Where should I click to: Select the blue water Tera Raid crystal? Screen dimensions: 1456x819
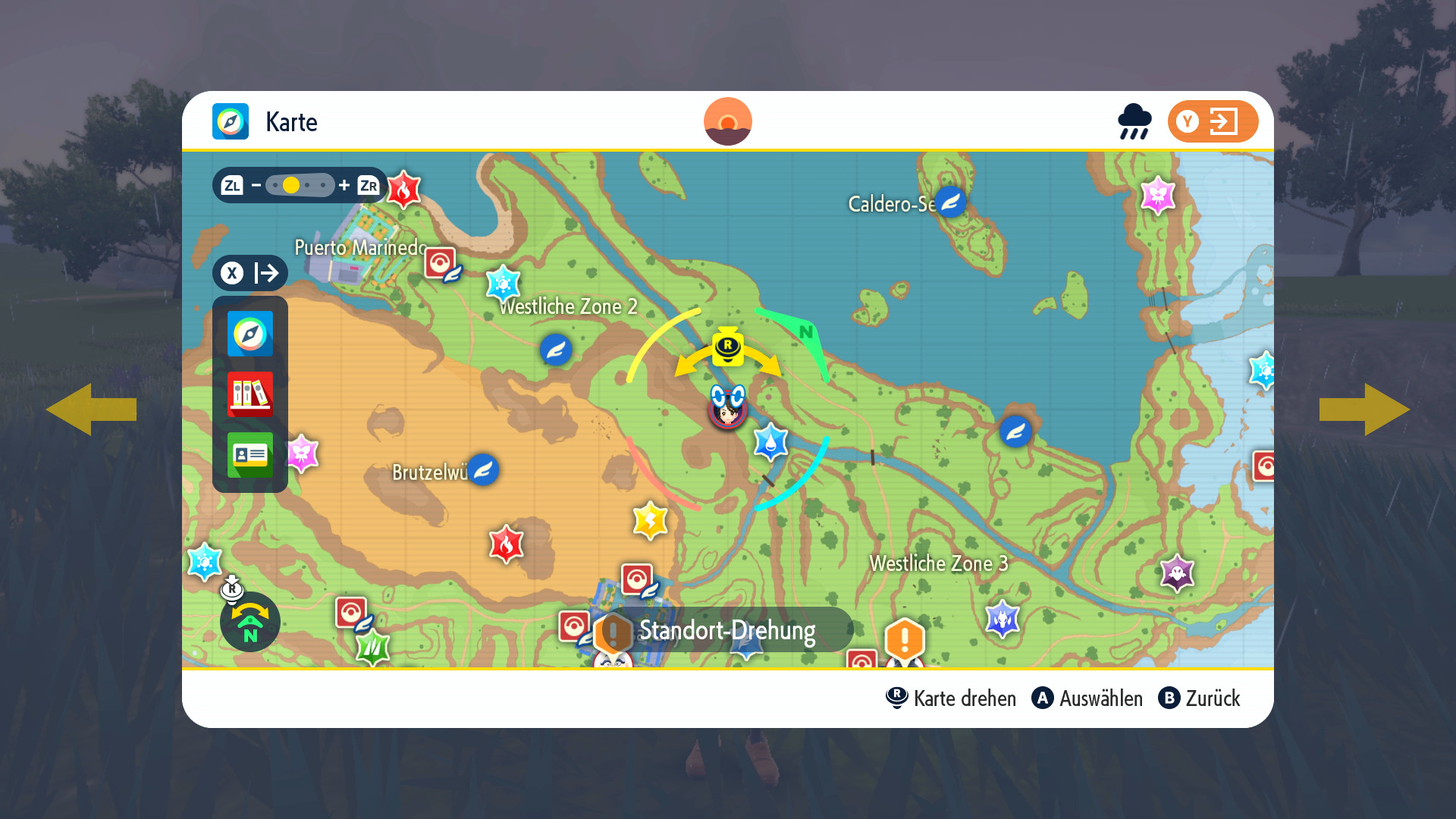coord(770,442)
